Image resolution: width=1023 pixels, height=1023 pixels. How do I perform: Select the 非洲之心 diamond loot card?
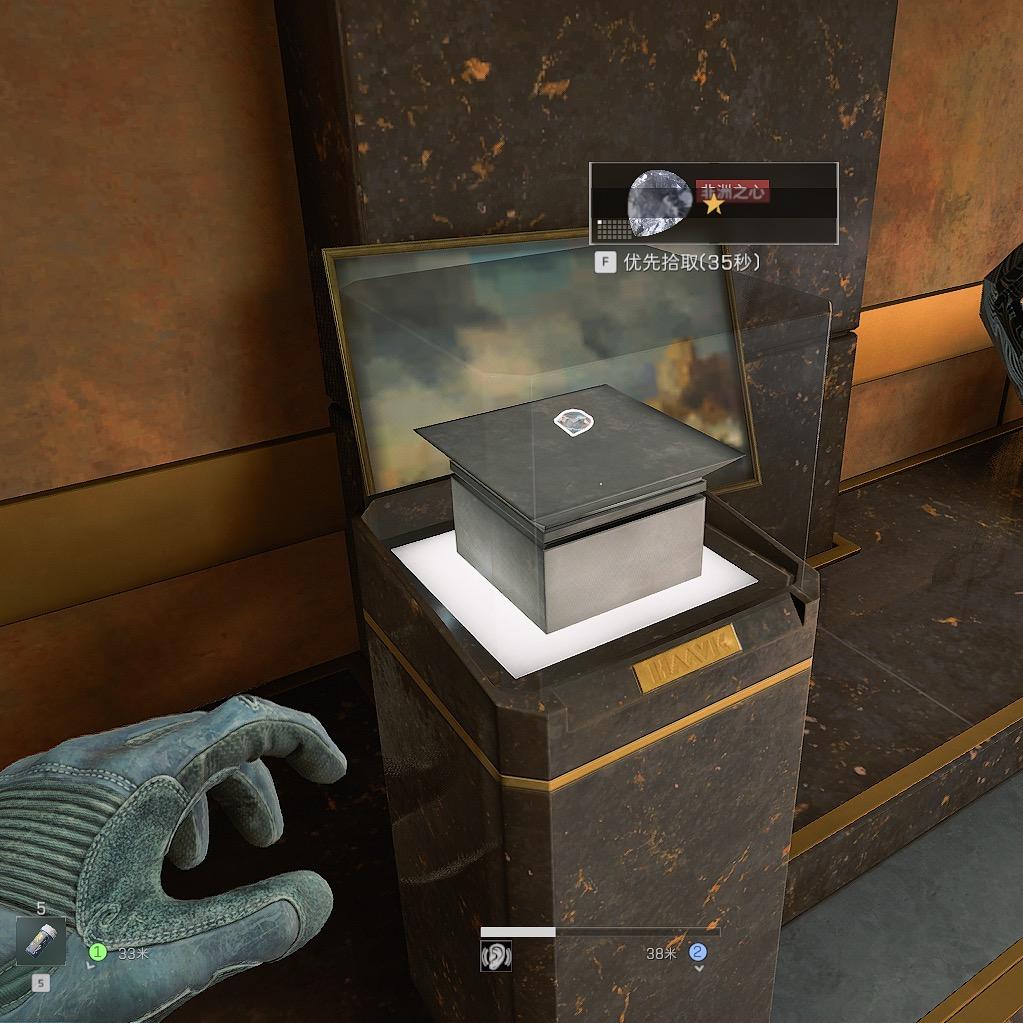(713, 203)
